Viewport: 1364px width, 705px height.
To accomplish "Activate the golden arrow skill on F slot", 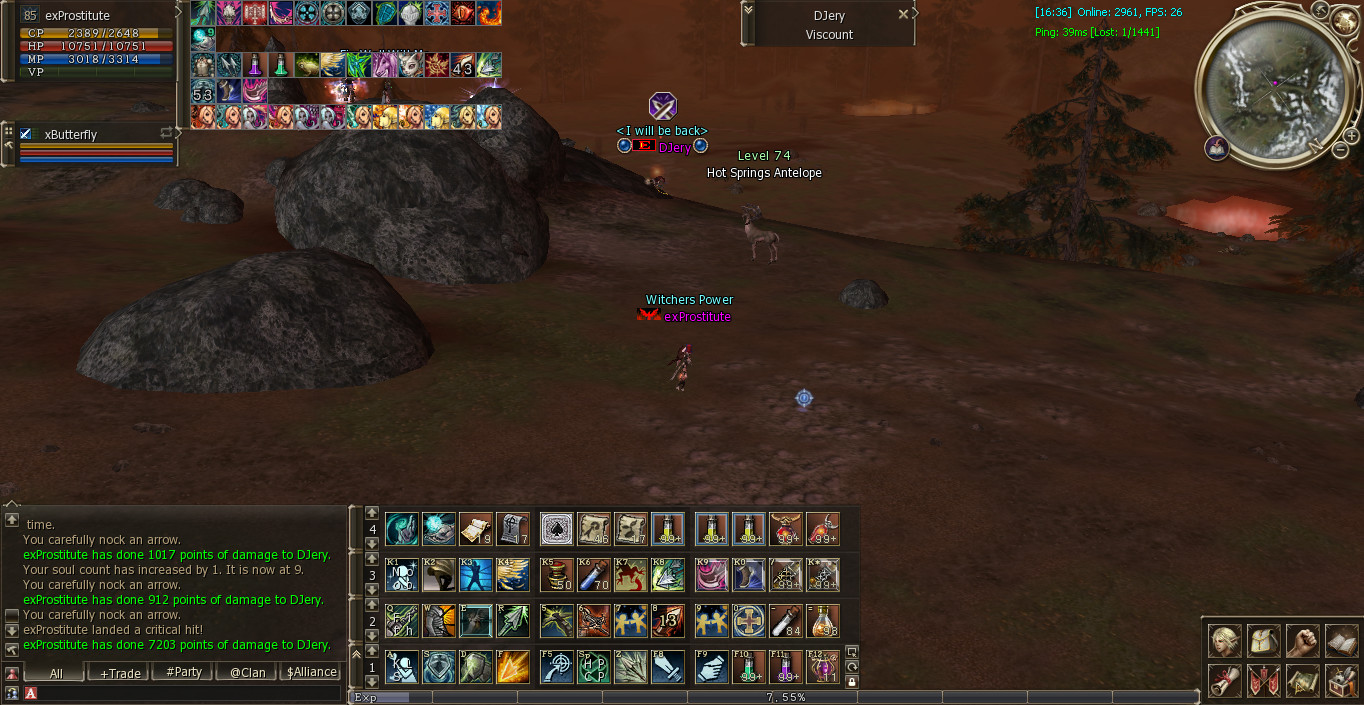I will 513,667.
